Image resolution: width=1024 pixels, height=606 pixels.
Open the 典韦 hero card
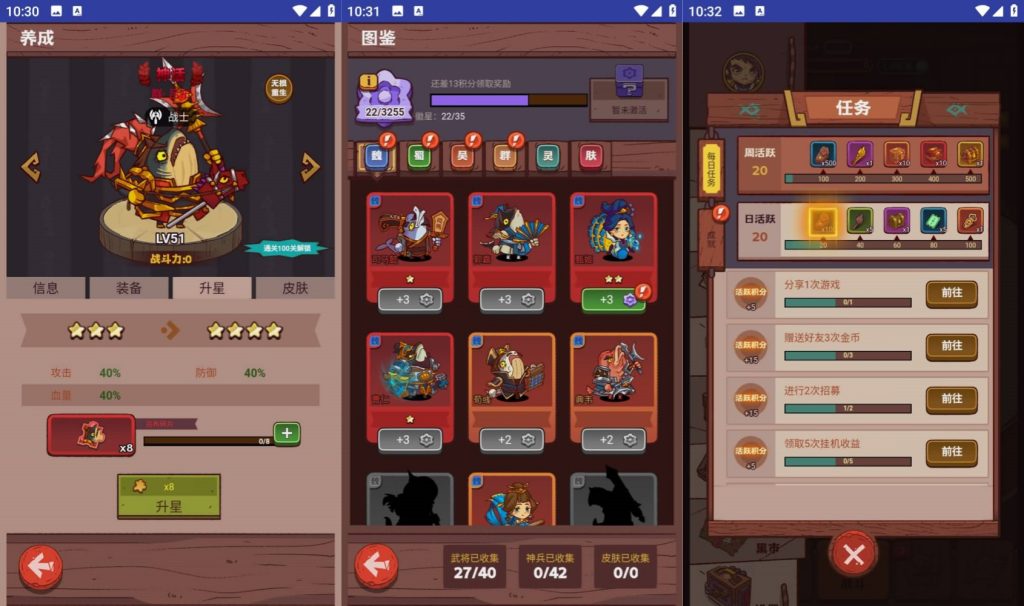(613, 385)
